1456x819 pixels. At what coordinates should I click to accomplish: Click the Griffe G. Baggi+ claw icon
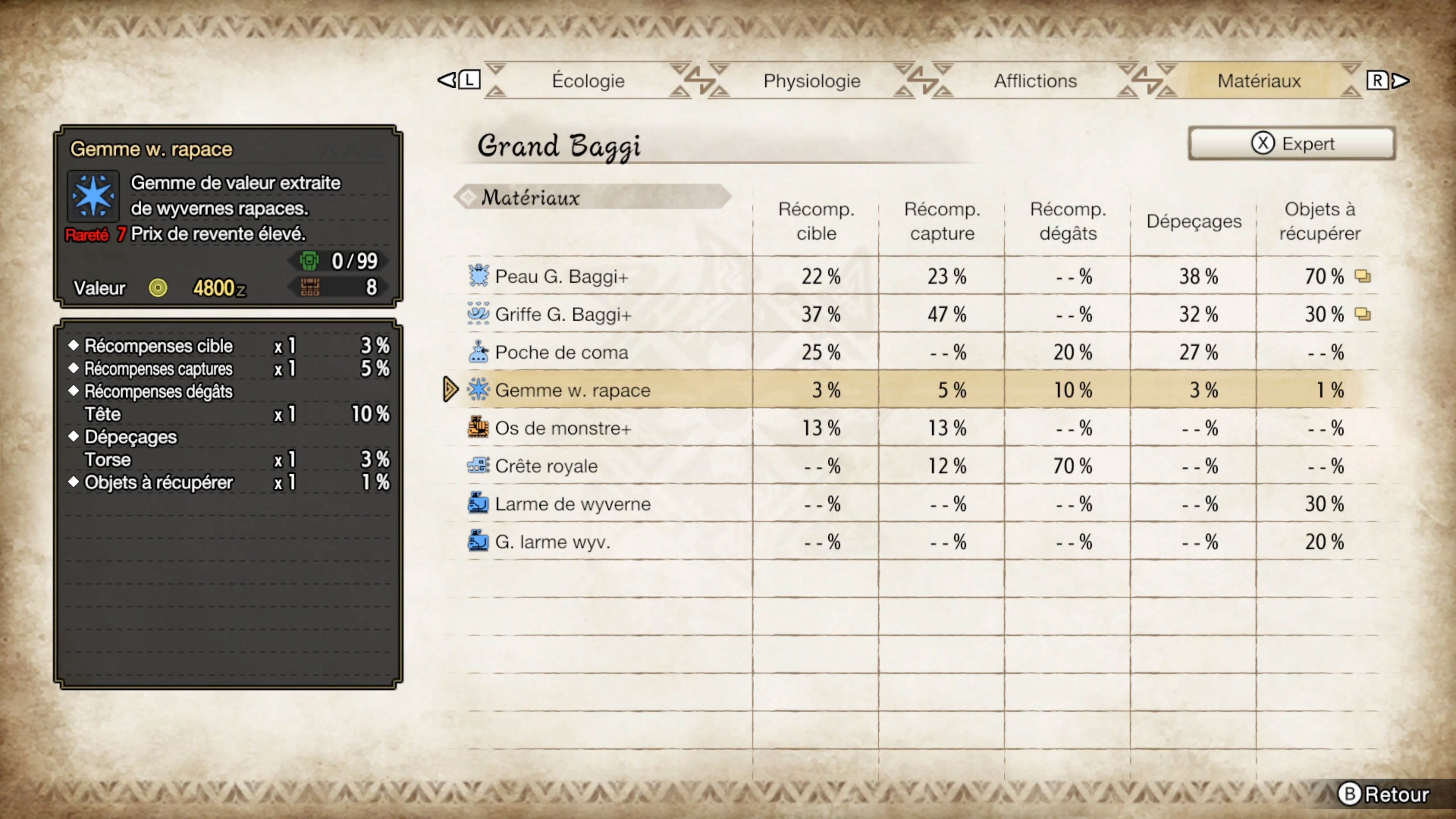478,314
